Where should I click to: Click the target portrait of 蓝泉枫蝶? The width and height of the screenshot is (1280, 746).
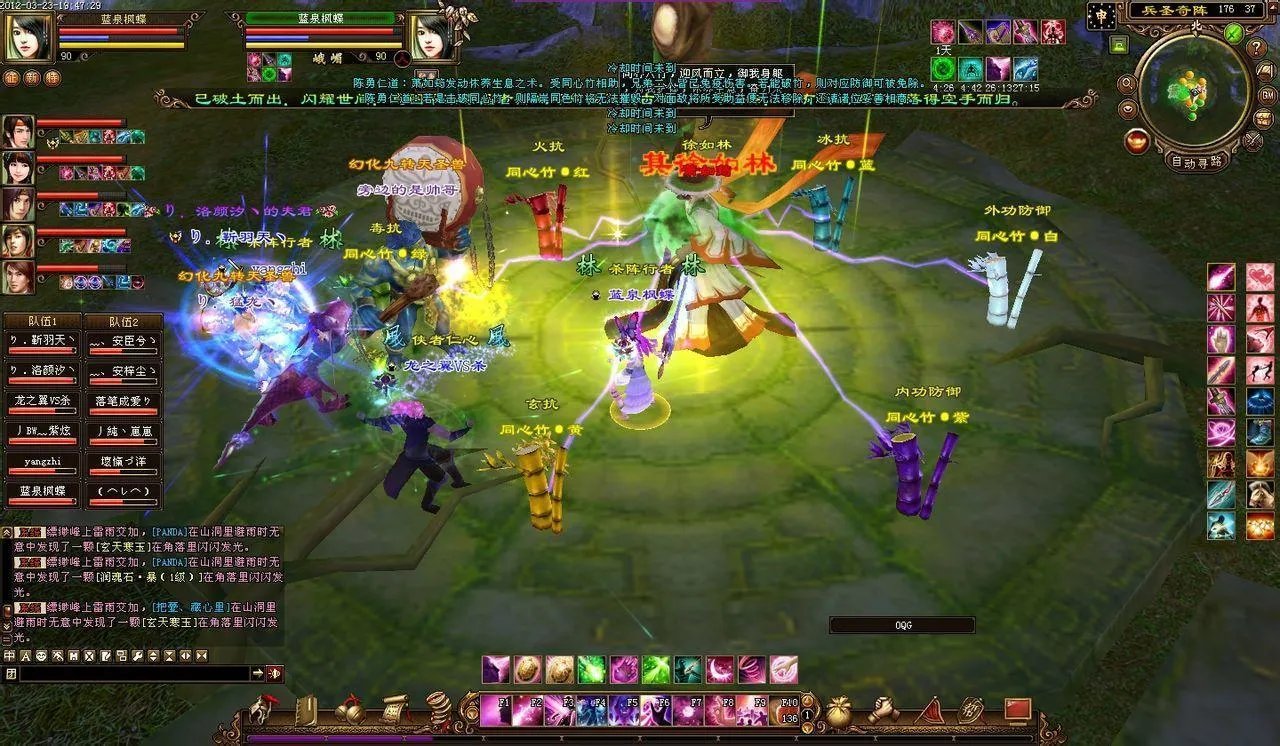click(428, 36)
